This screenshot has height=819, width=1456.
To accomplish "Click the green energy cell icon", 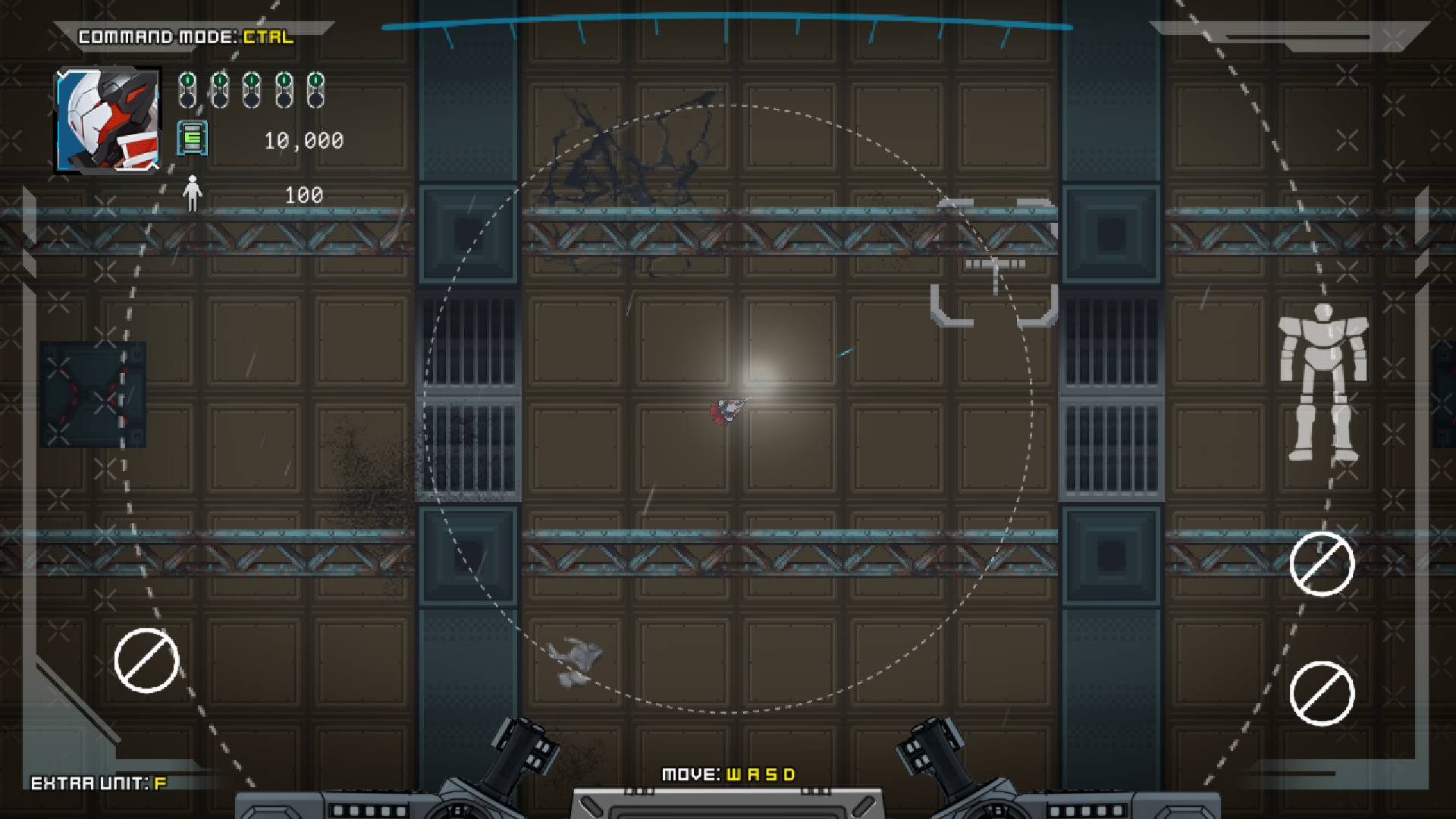I will click(x=193, y=138).
